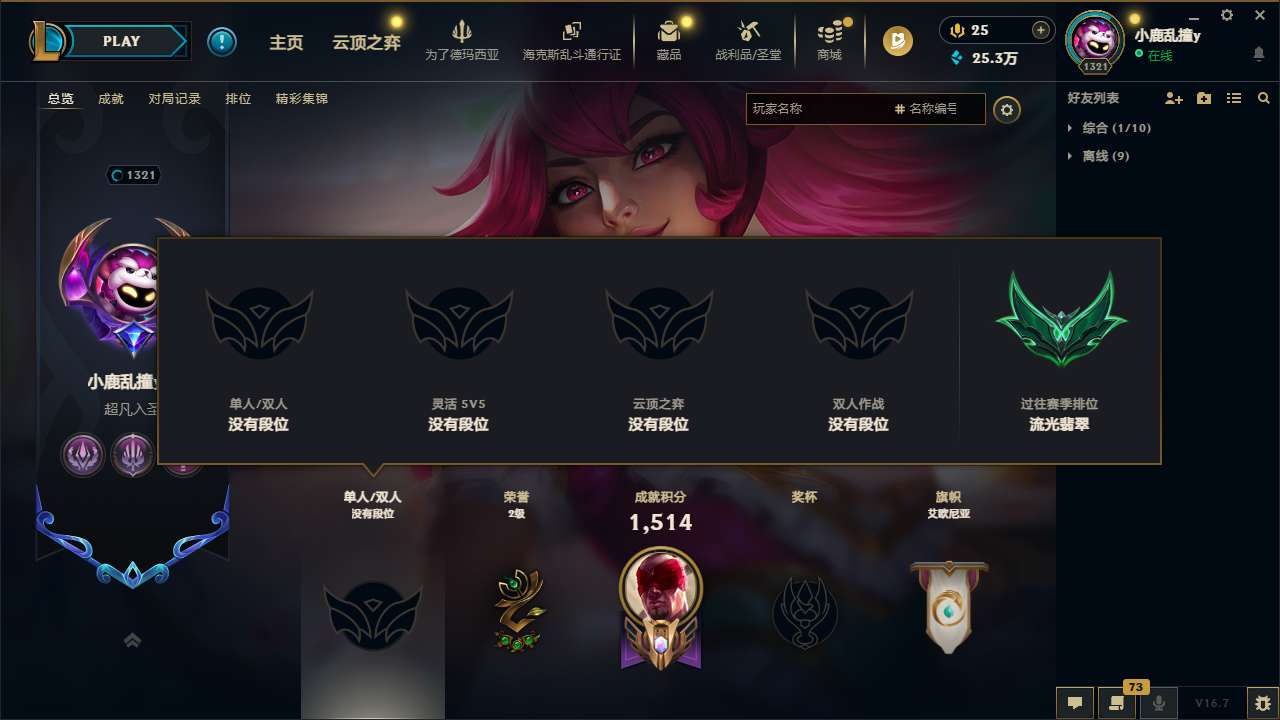Open the loot chest 藏品 icon

pyautogui.click(x=668, y=32)
